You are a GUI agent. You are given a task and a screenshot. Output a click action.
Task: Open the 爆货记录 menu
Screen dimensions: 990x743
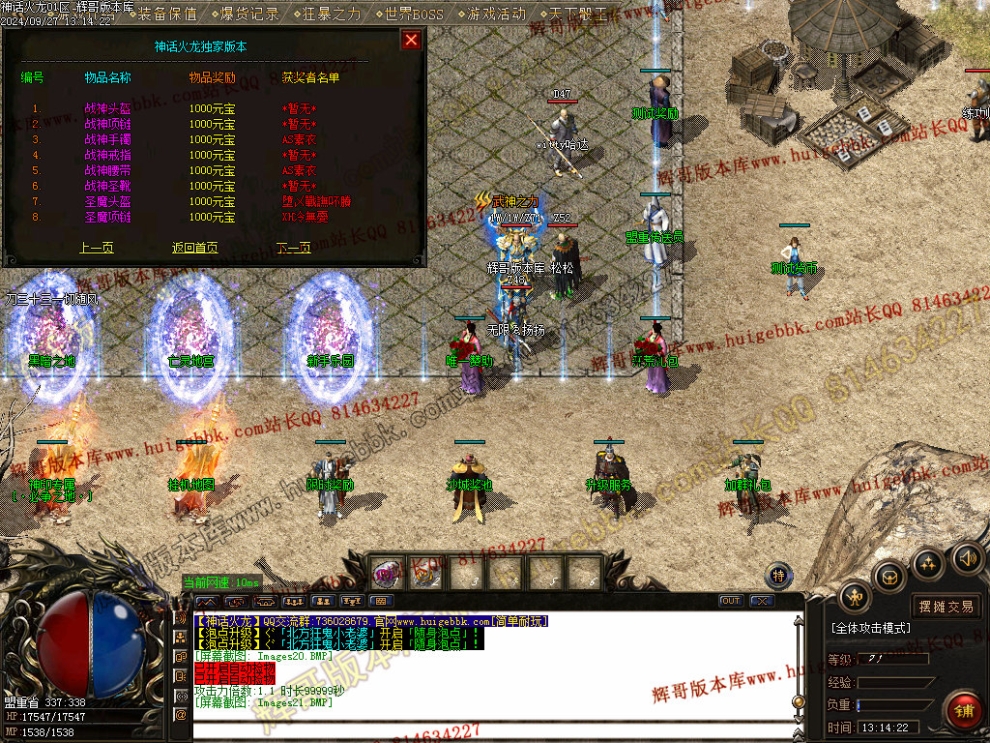click(x=248, y=14)
